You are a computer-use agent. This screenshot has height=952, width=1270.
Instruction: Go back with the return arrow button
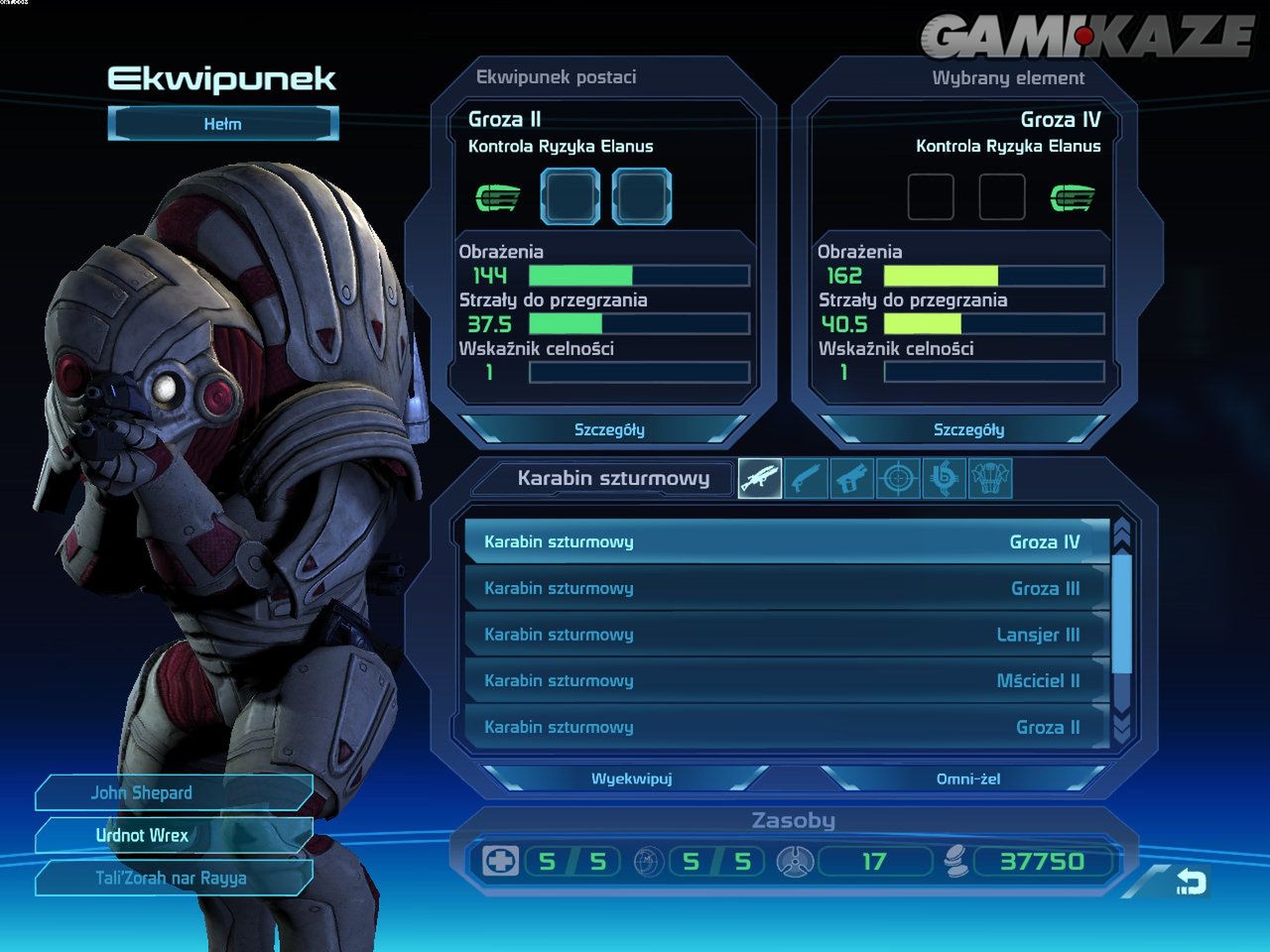1190,881
